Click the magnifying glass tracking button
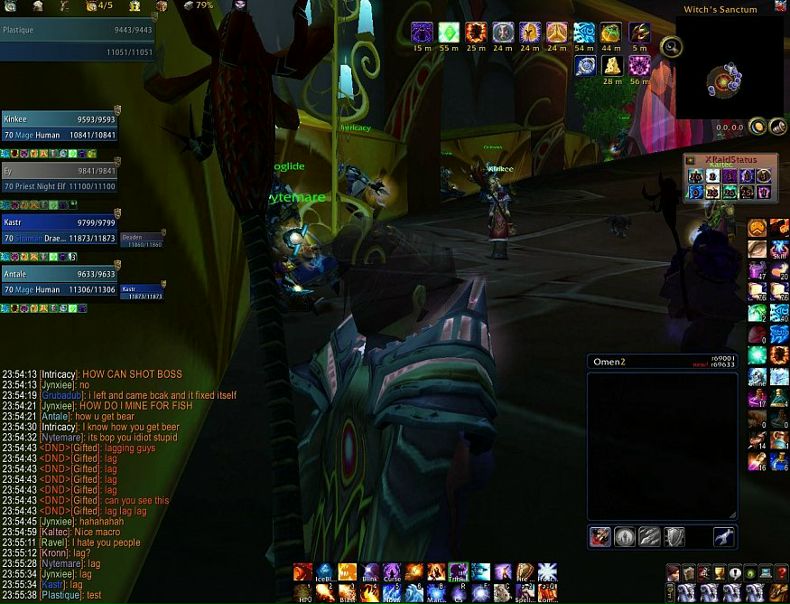This screenshot has height=604, width=790. 672,46
